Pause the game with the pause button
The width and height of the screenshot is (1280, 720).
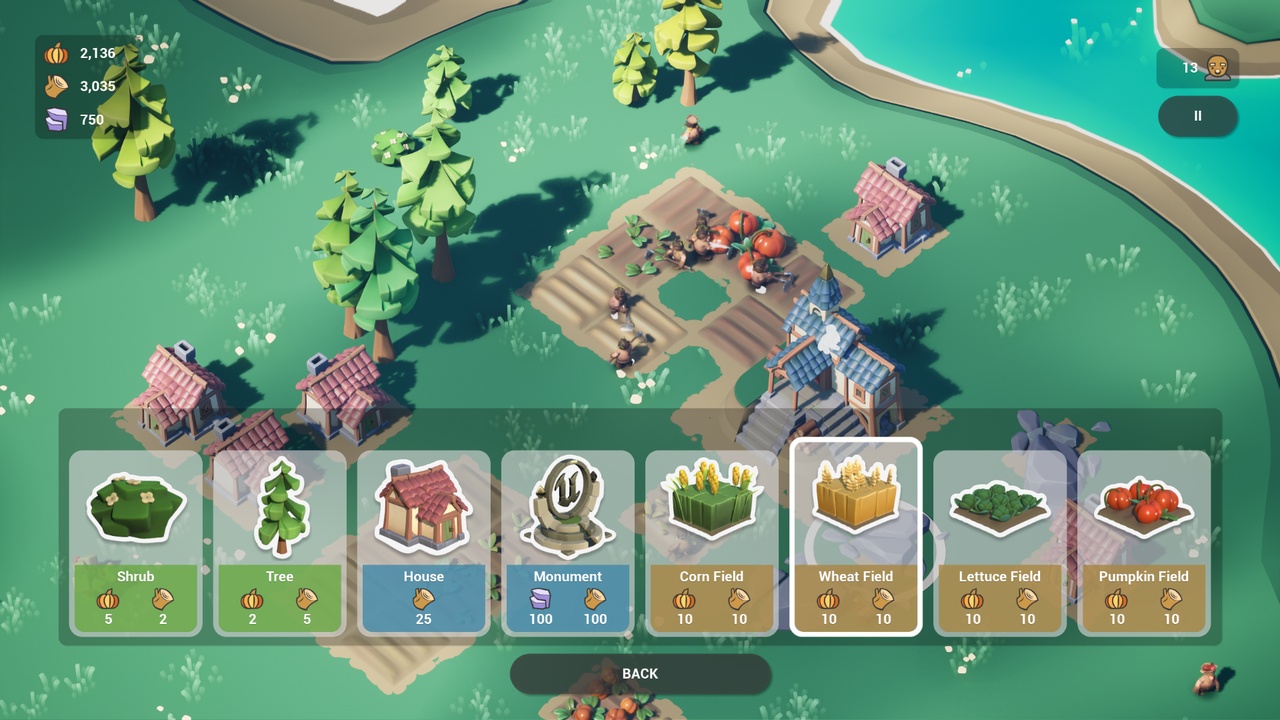pyautogui.click(x=1197, y=116)
